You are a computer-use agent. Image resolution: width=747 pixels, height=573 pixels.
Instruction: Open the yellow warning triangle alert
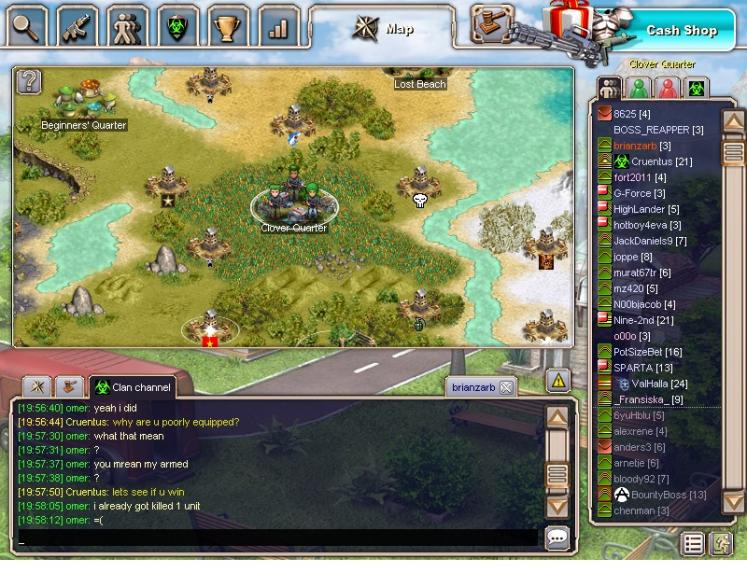[x=558, y=380]
